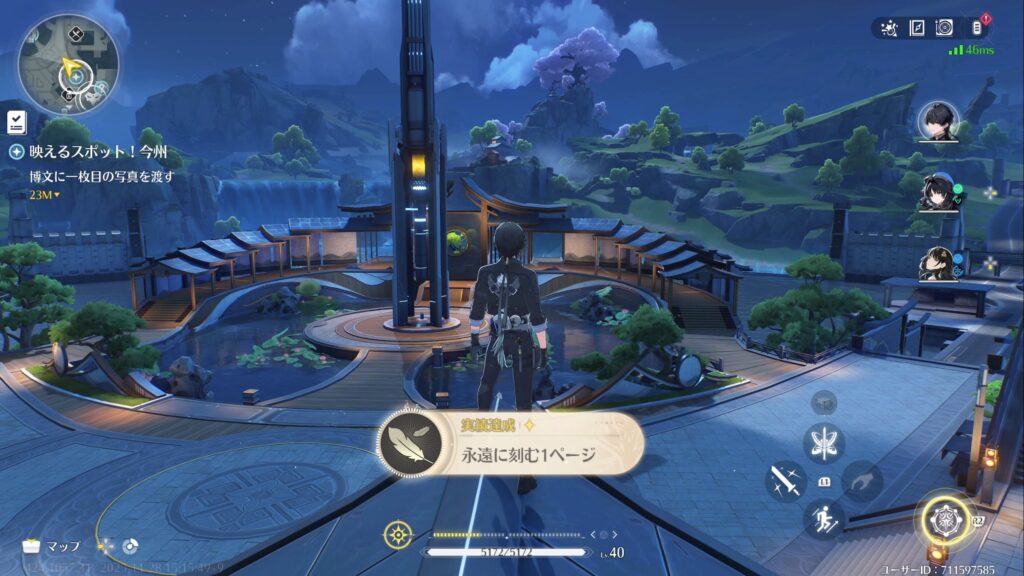Open the circular minimap

[x=68, y=63]
